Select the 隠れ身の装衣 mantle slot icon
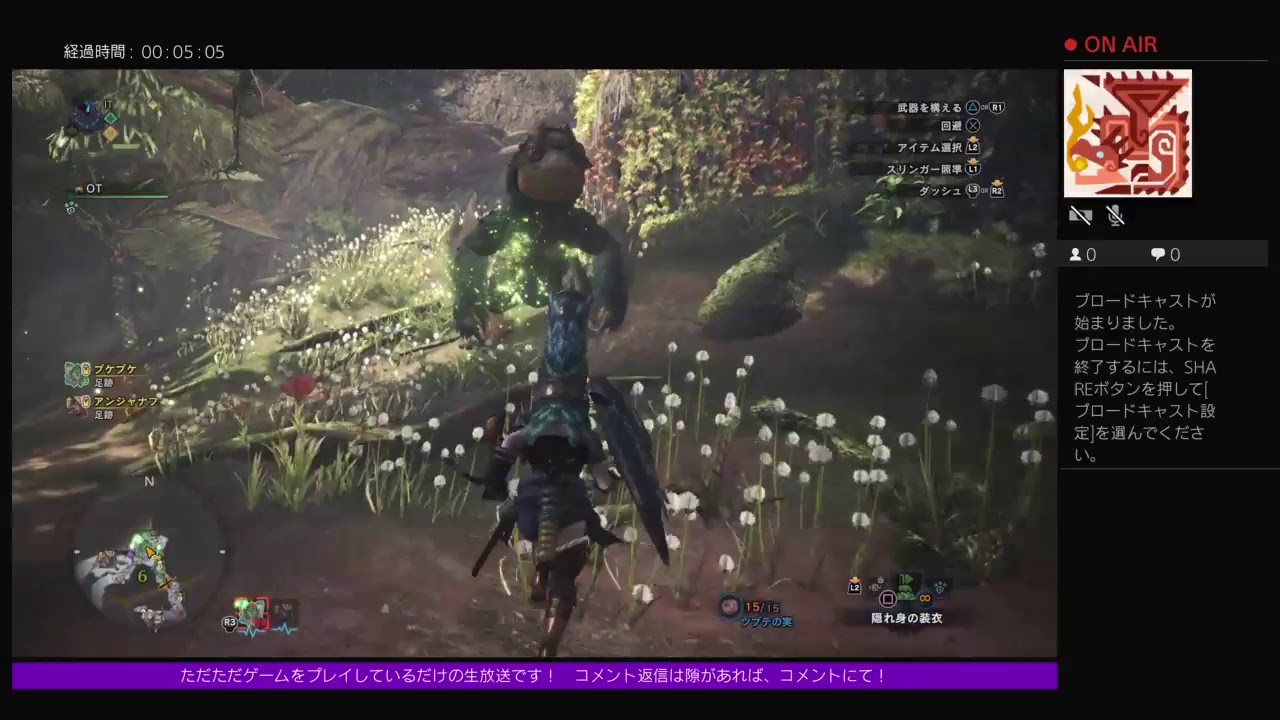Screen dimensions: 1280x720 tap(906, 590)
